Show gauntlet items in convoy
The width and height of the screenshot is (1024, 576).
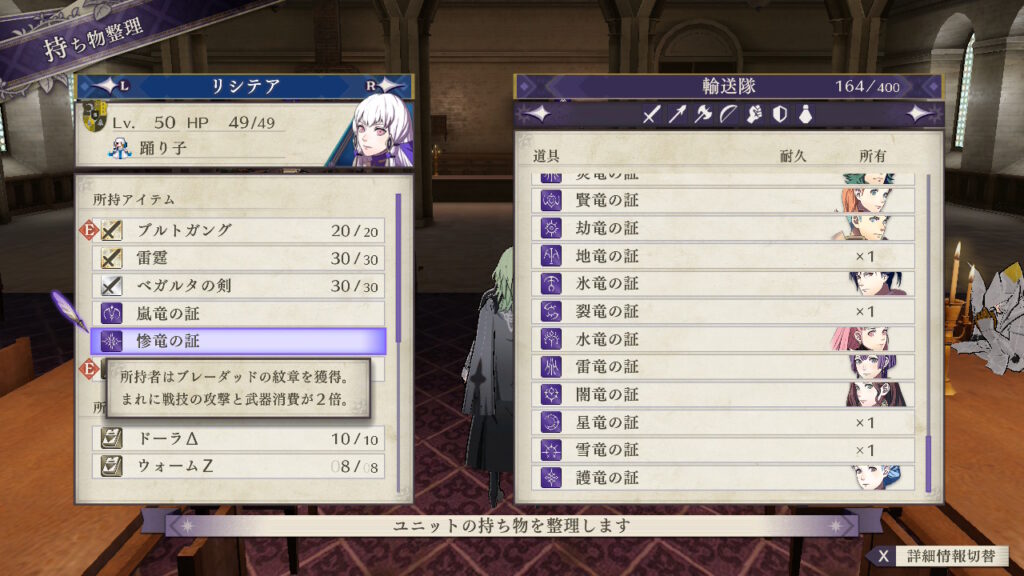tap(754, 115)
